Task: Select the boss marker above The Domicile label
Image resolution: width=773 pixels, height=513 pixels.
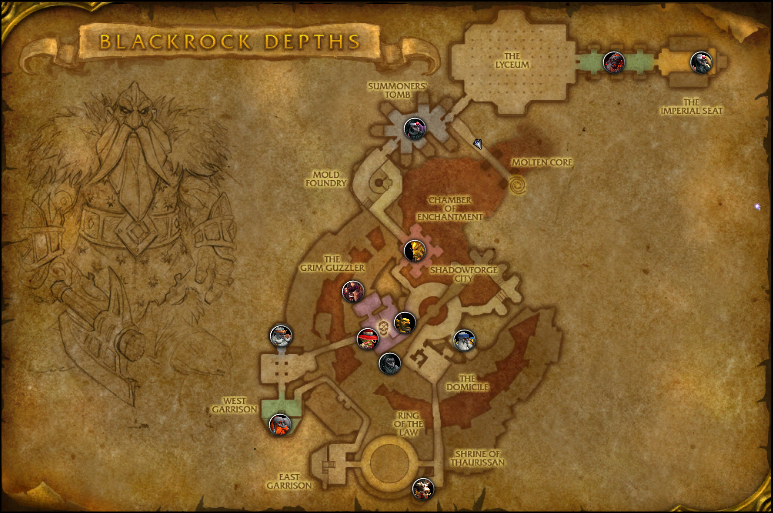Action: click(464, 340)
